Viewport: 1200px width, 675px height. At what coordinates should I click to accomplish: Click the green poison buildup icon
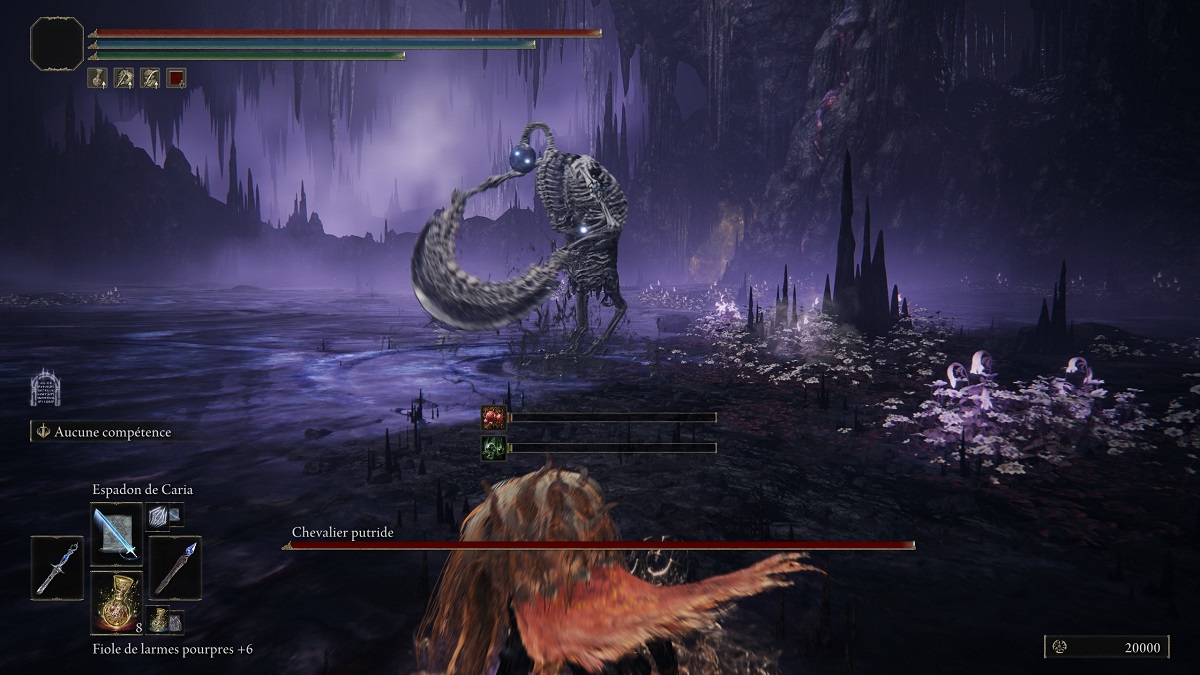494,447
